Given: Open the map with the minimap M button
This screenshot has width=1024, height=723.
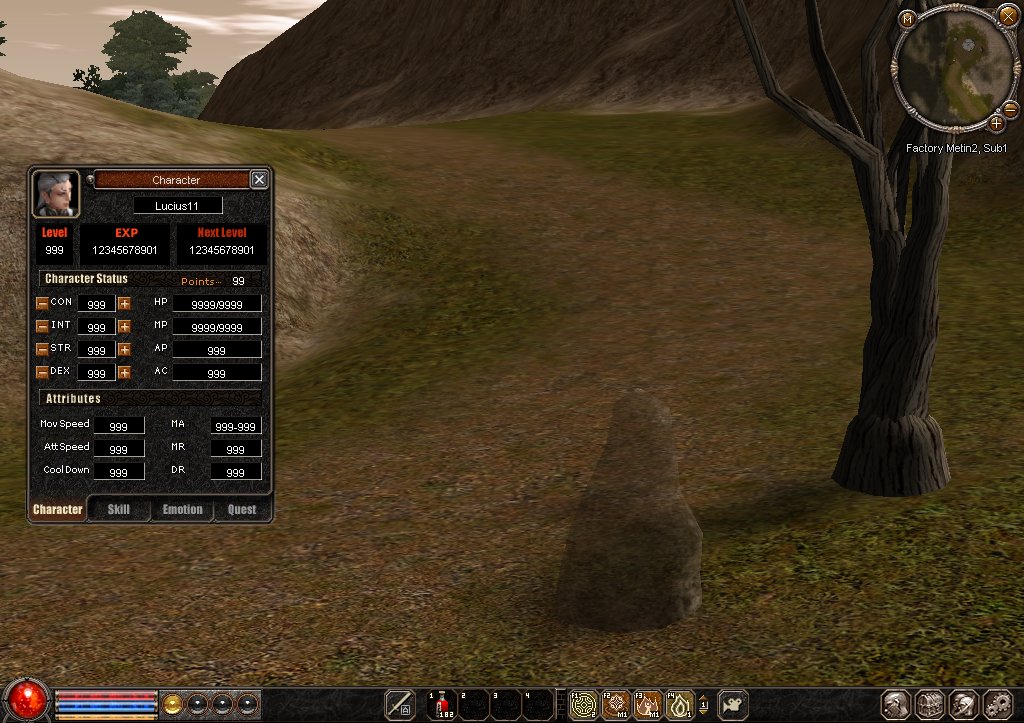Looking at the screenshot, I should coord(907,19).
